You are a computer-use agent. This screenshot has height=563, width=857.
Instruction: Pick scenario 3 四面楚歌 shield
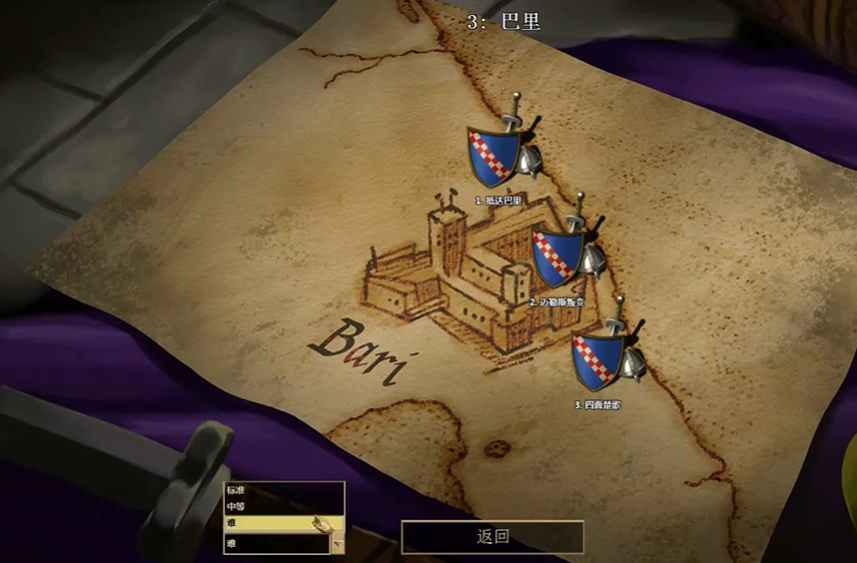[x=599, y=361]
